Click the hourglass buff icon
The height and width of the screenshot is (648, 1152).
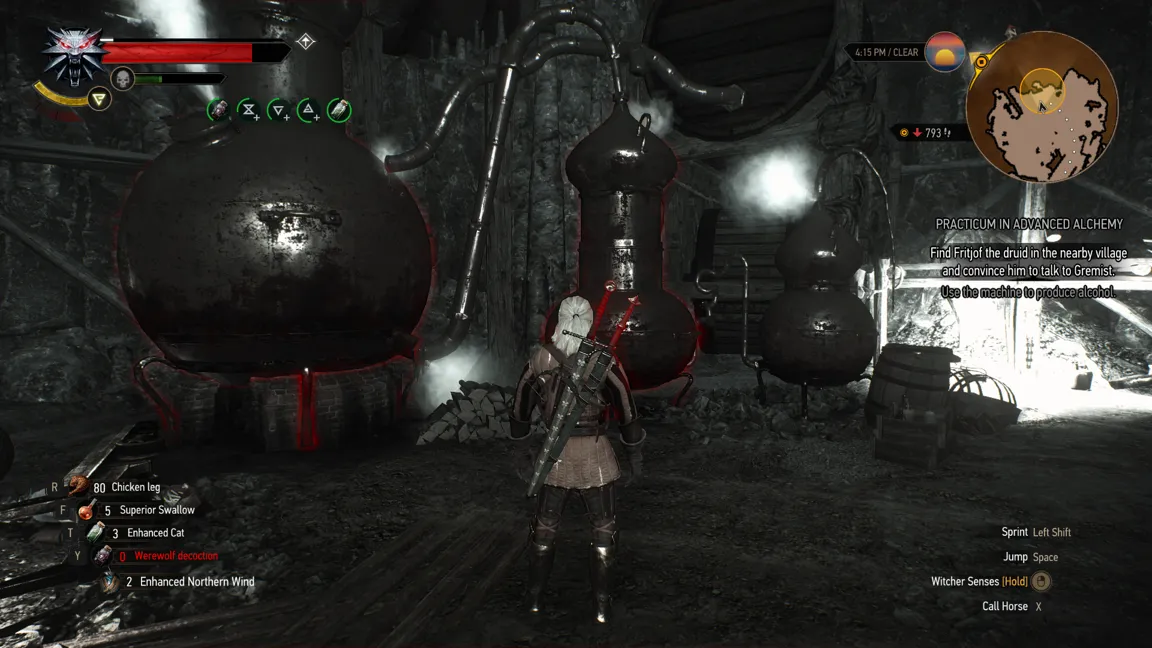point(249,110)
